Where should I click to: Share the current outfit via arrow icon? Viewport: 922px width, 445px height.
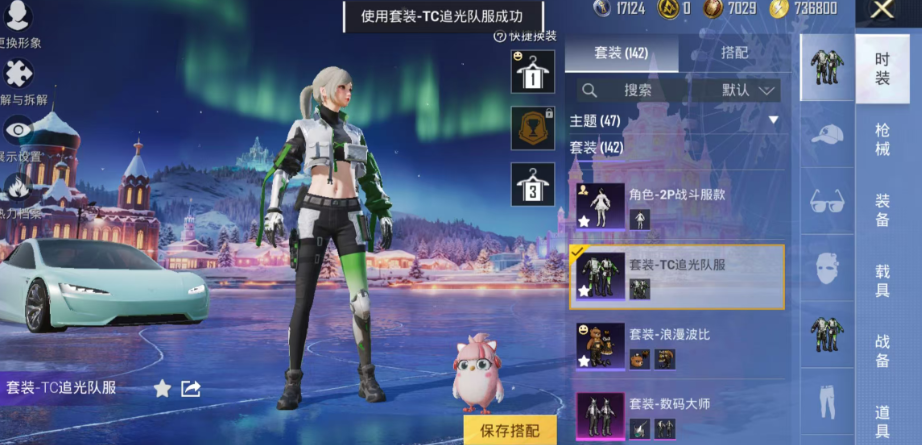click(x=191, y=388)
